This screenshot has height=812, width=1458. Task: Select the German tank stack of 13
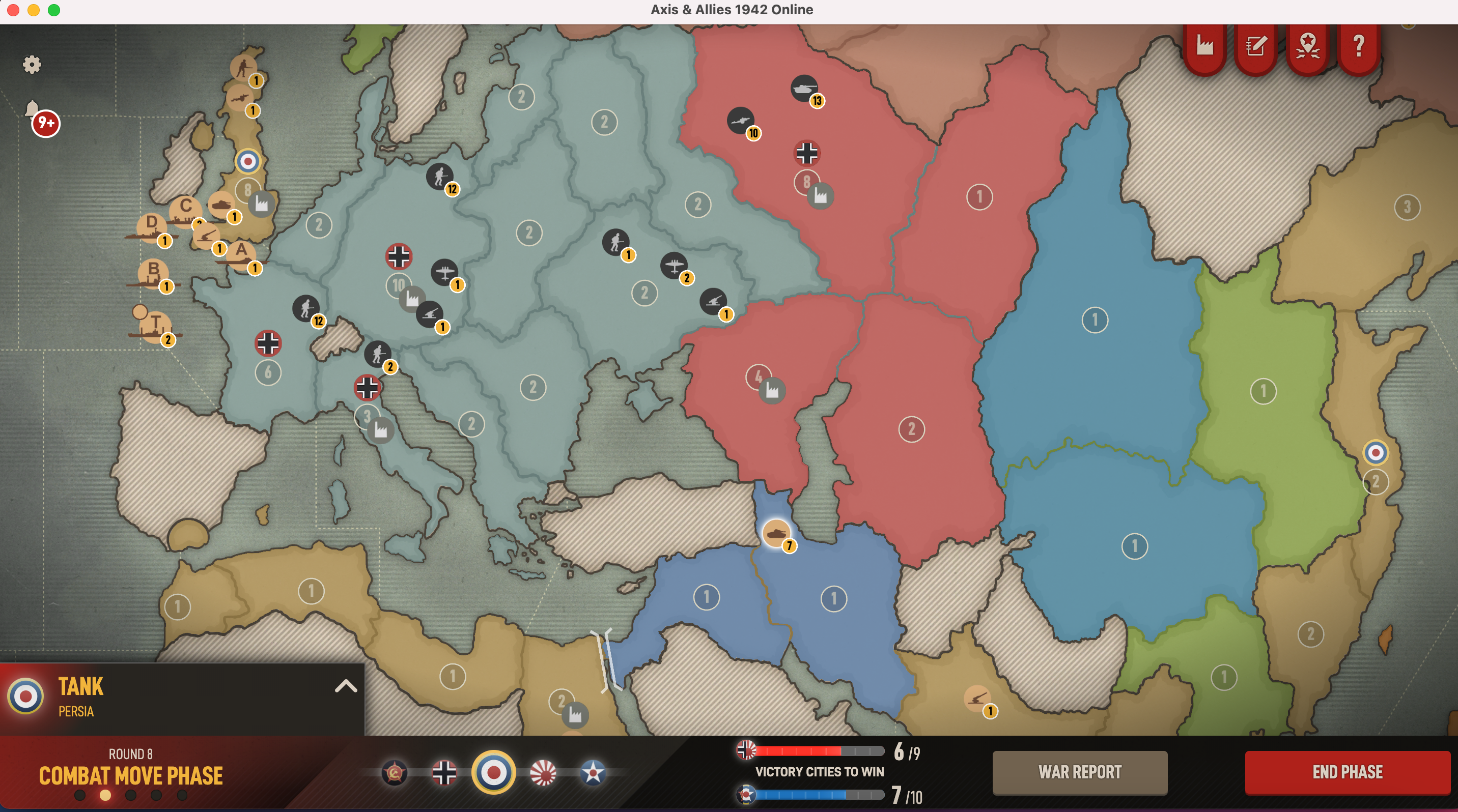click(x=804, y=89)
